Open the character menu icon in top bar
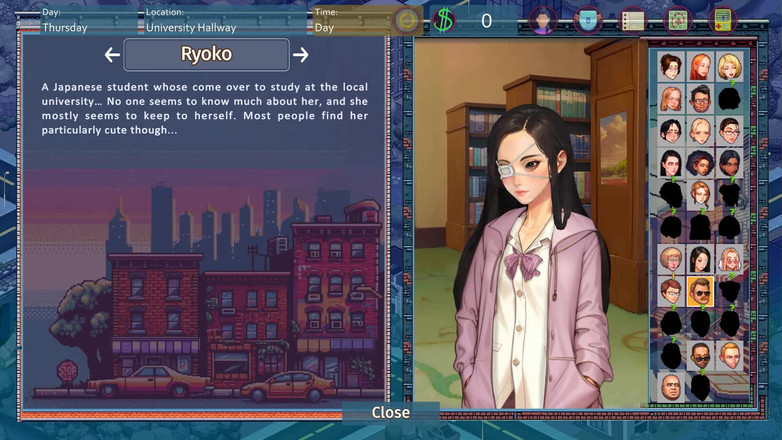 coord(542,20)
